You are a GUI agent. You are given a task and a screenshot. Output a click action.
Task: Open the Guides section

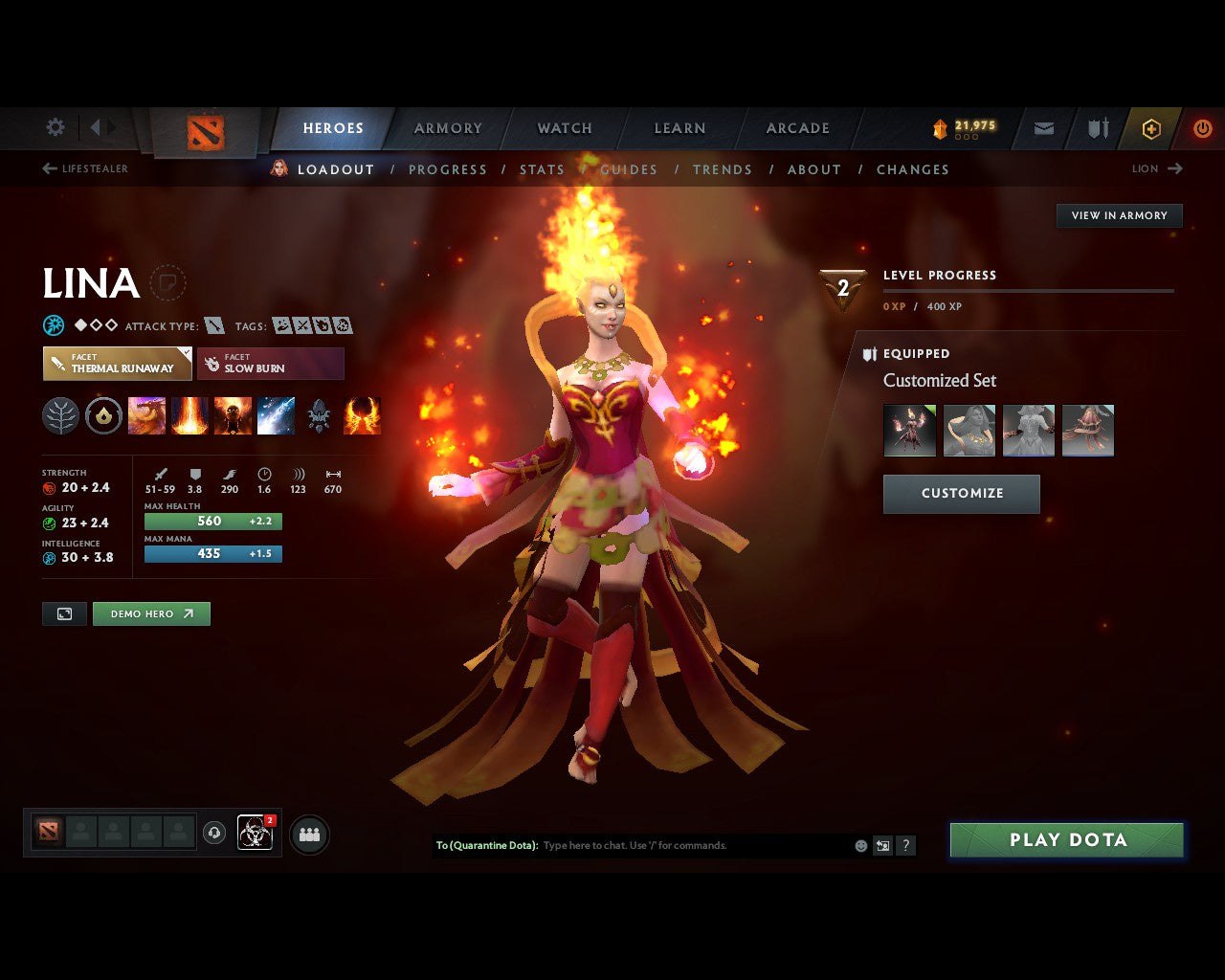click(x=629, y=169)
